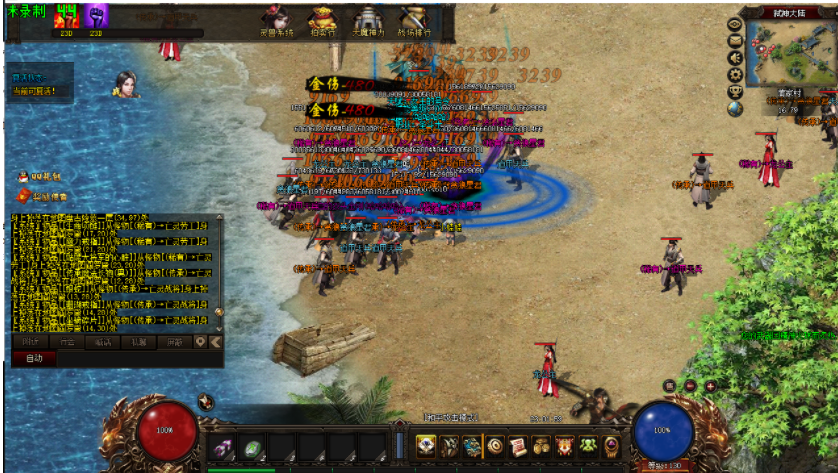Click the location pin button beside chat tabs

(200, 341)
